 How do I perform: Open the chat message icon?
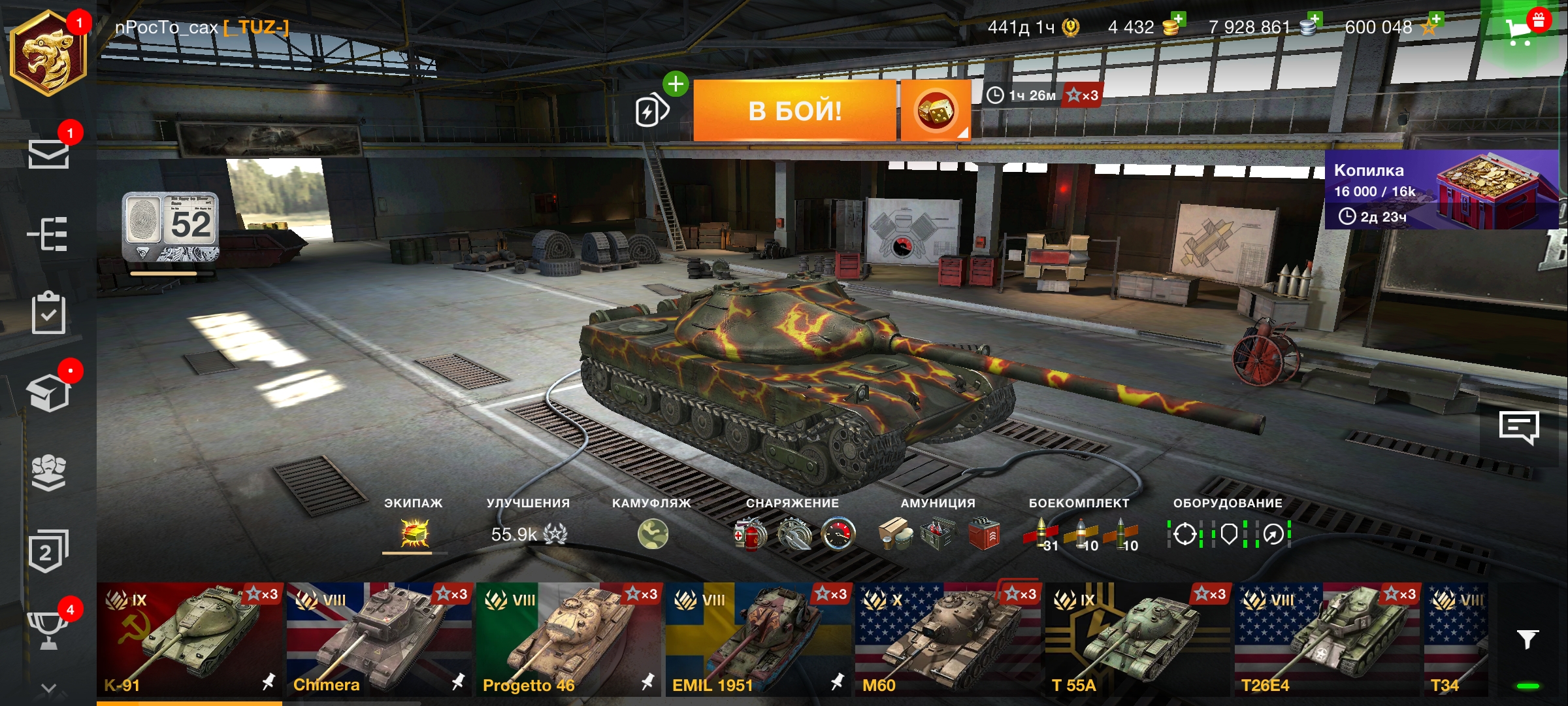[x=1518, y=428]
